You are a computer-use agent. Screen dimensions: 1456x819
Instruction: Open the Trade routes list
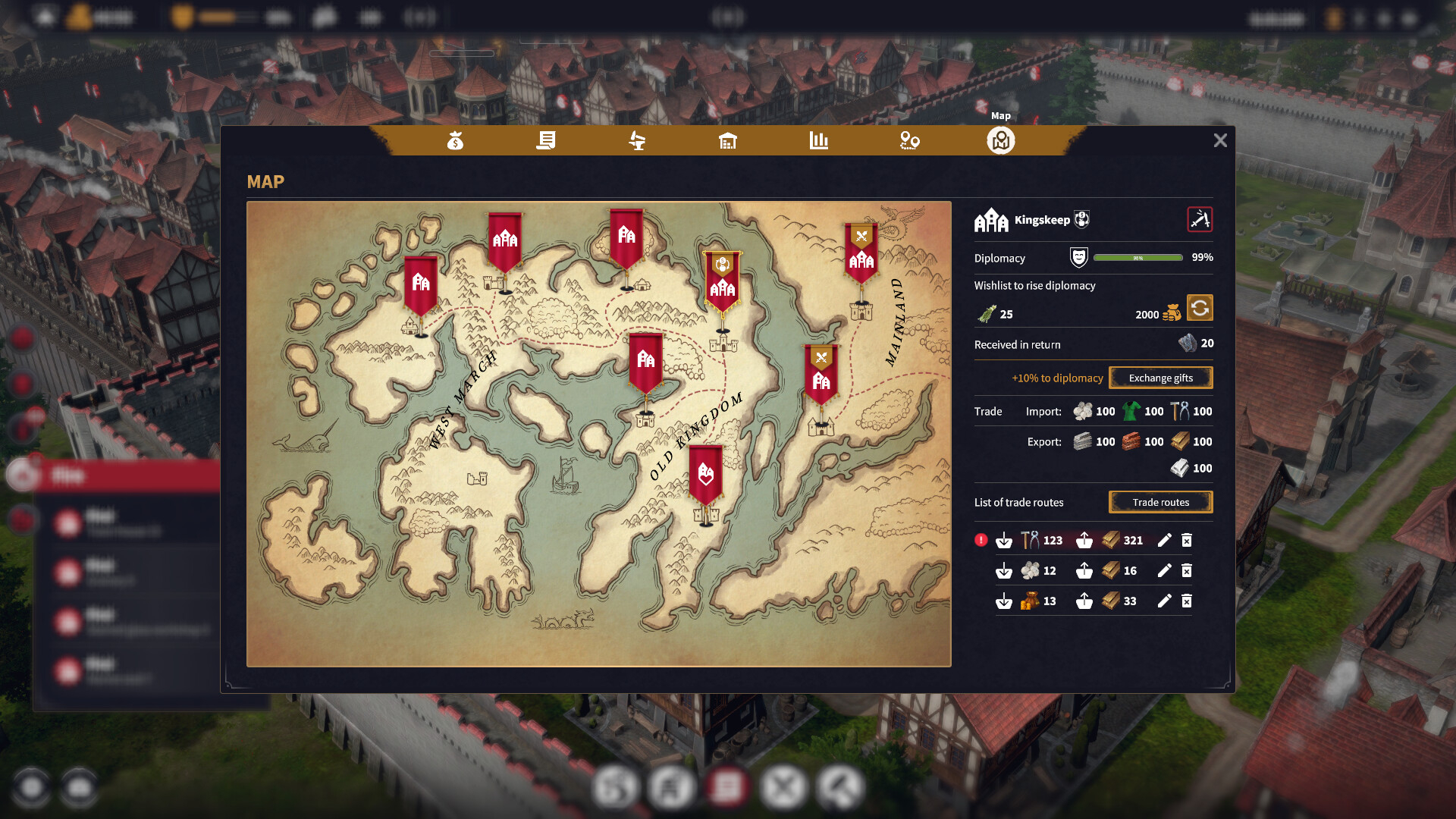pyautogui.click(x=1160, y=502)
